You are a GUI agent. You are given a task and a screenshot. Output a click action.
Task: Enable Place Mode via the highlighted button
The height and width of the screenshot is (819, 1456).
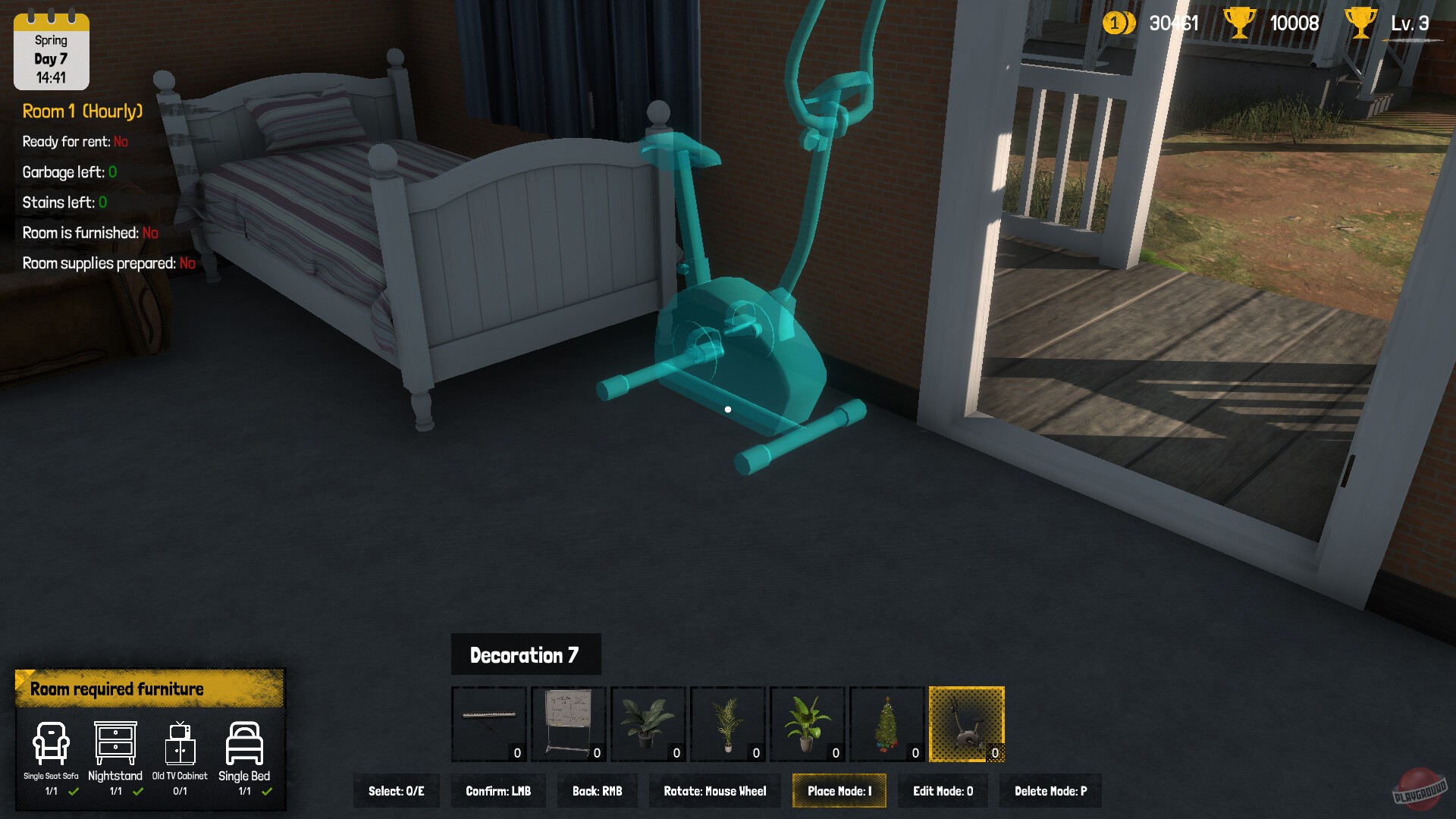click(839, 790)
